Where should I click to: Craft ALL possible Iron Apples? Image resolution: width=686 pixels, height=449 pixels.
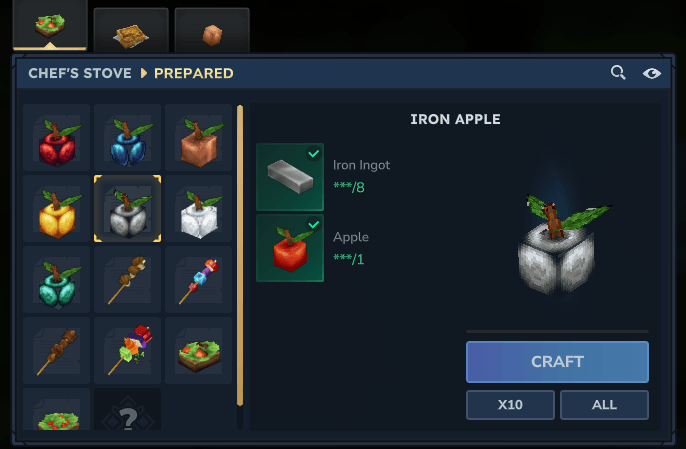coord(604,405)
